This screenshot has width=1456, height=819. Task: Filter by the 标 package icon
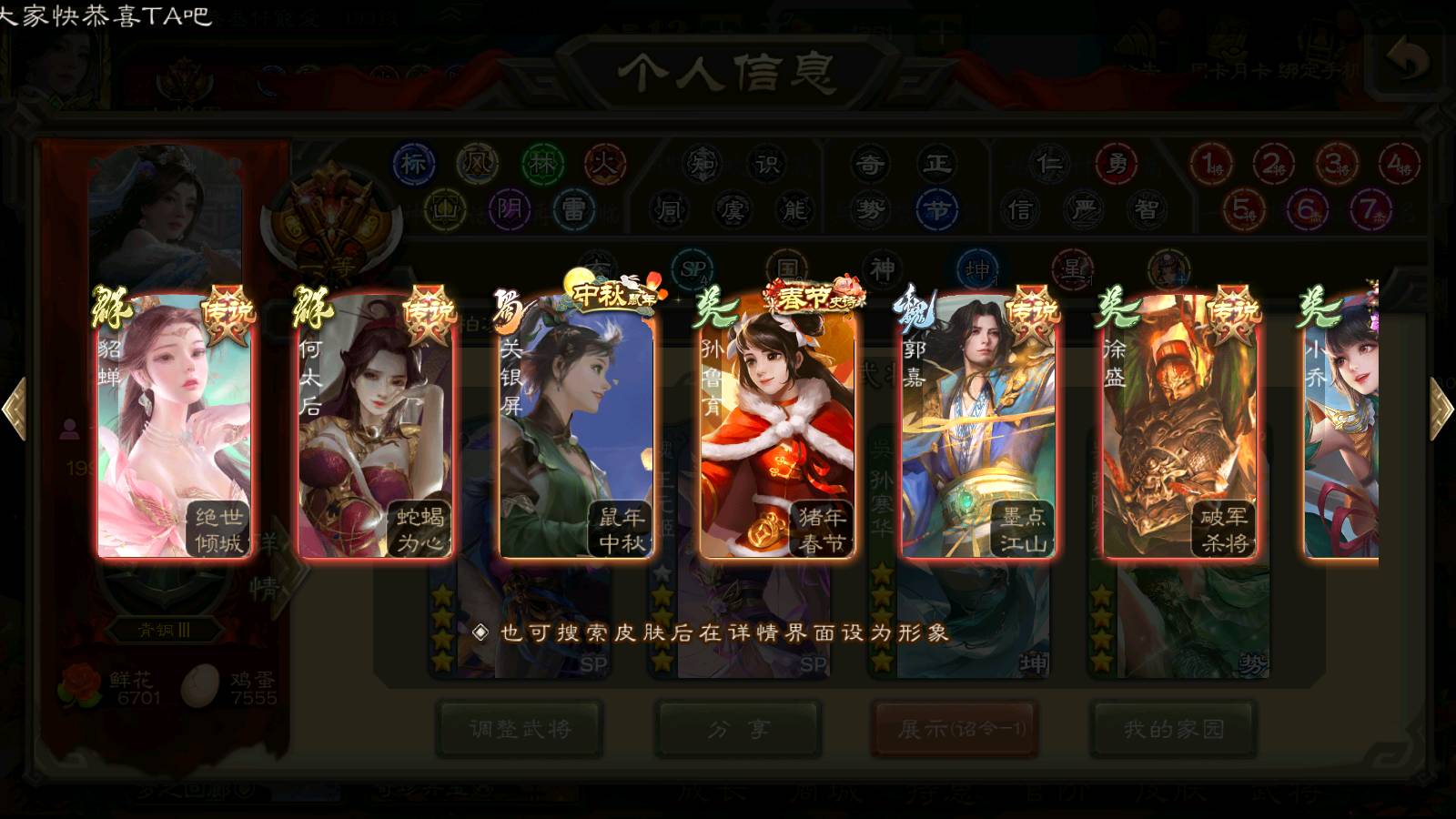pos(414,164)
